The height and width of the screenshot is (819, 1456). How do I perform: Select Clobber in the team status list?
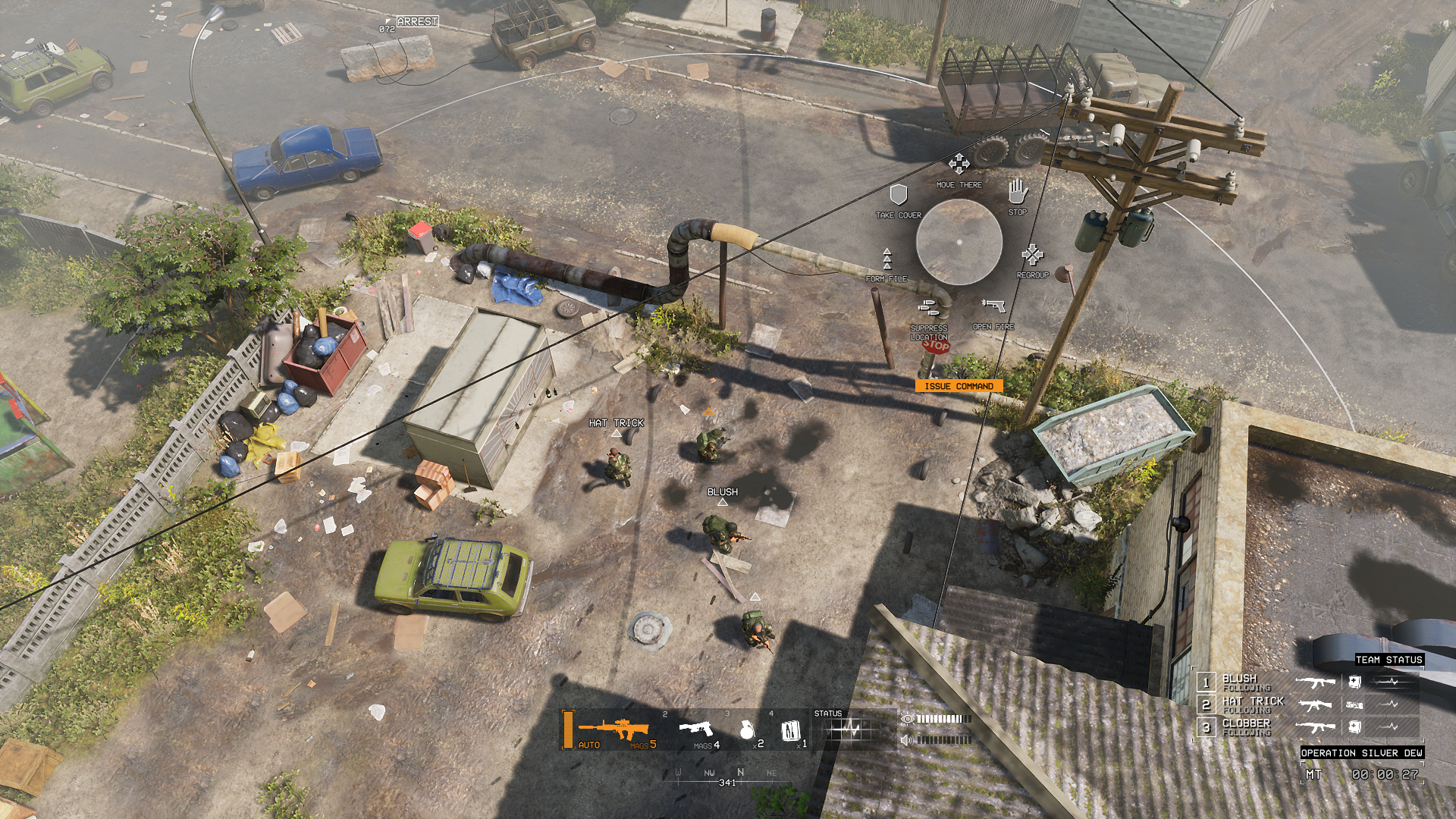click(1245, 726)
